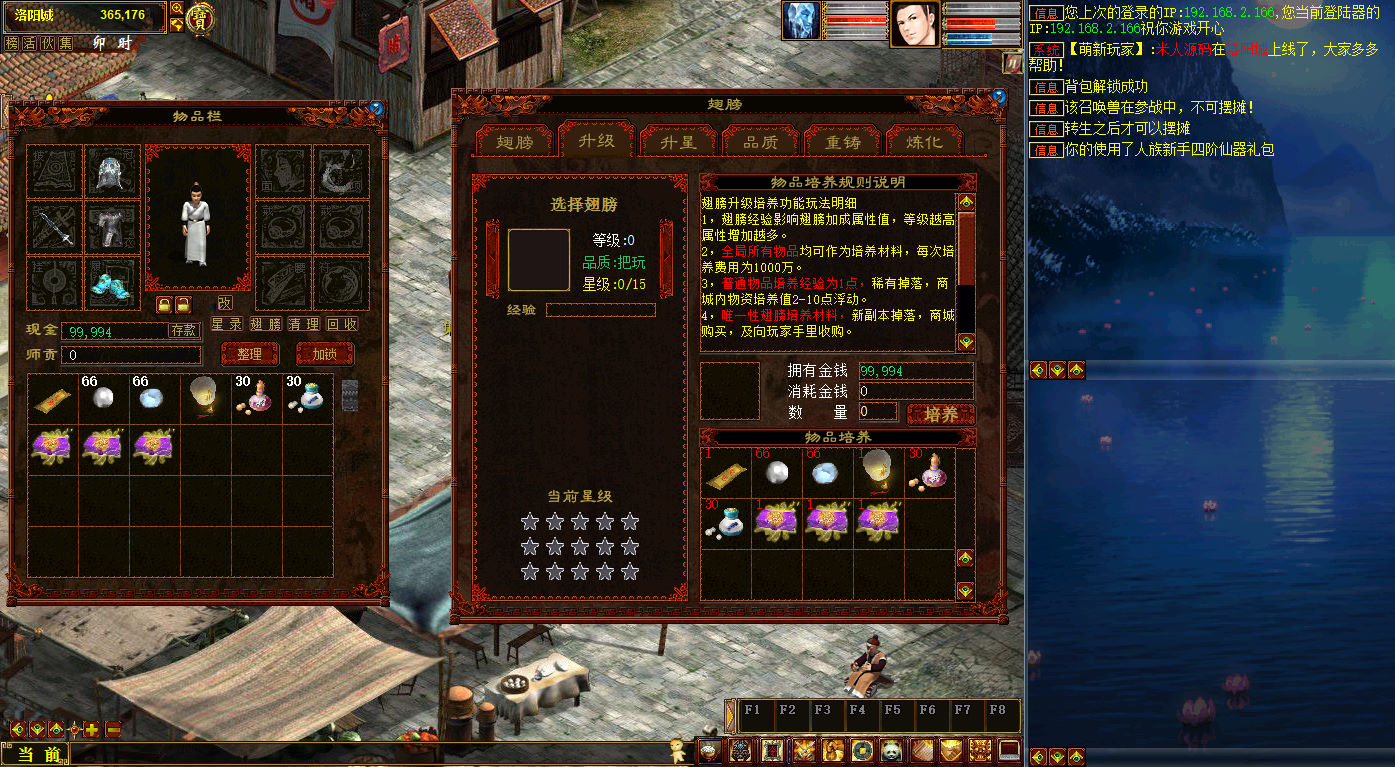Sort the bag with the 整理 button
The image size is (1395, 767).
pyautogui.click(x=250, y=354)
